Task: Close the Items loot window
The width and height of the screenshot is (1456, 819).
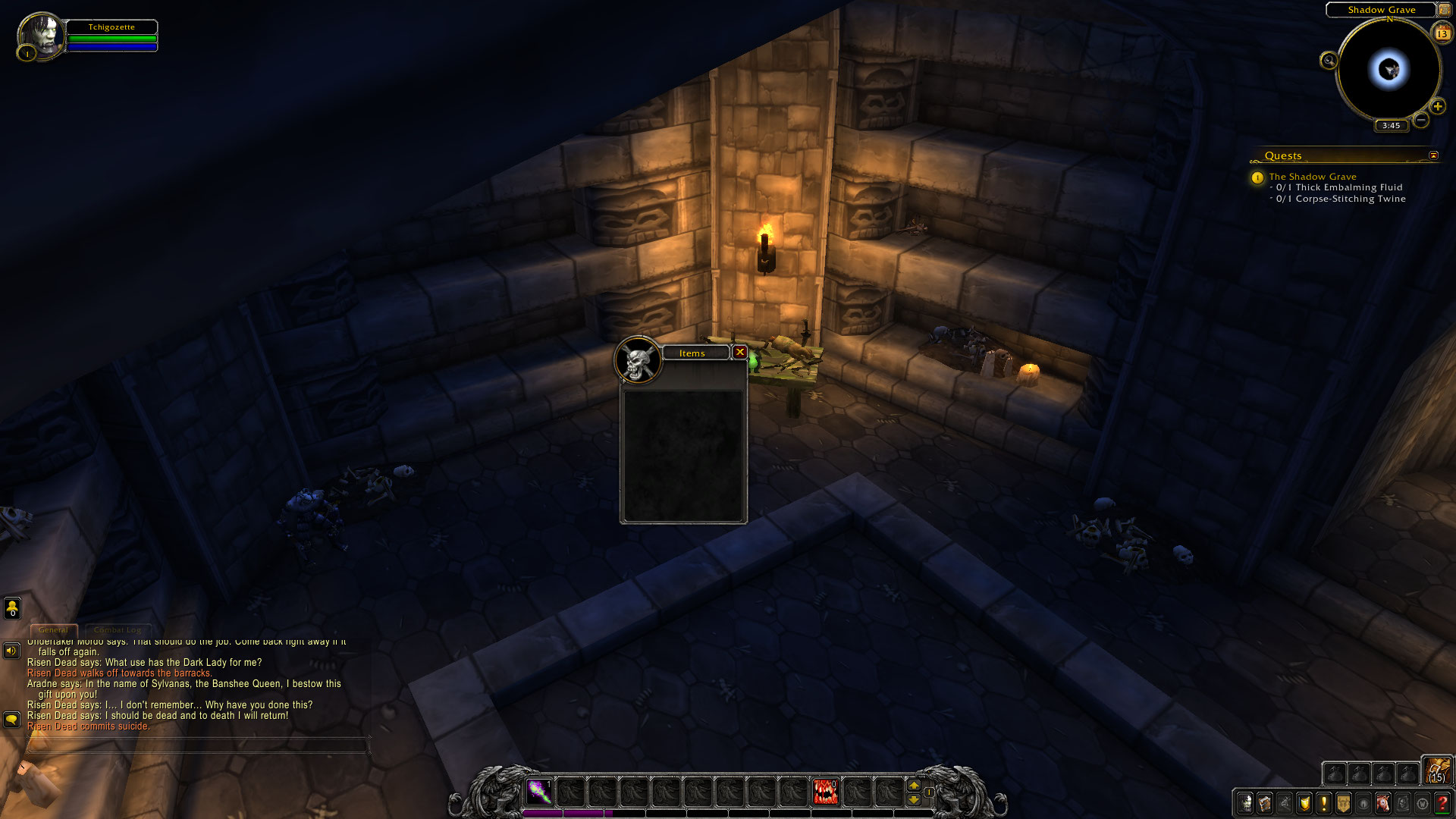Action: pyautogui.click(x=740, y=352)
